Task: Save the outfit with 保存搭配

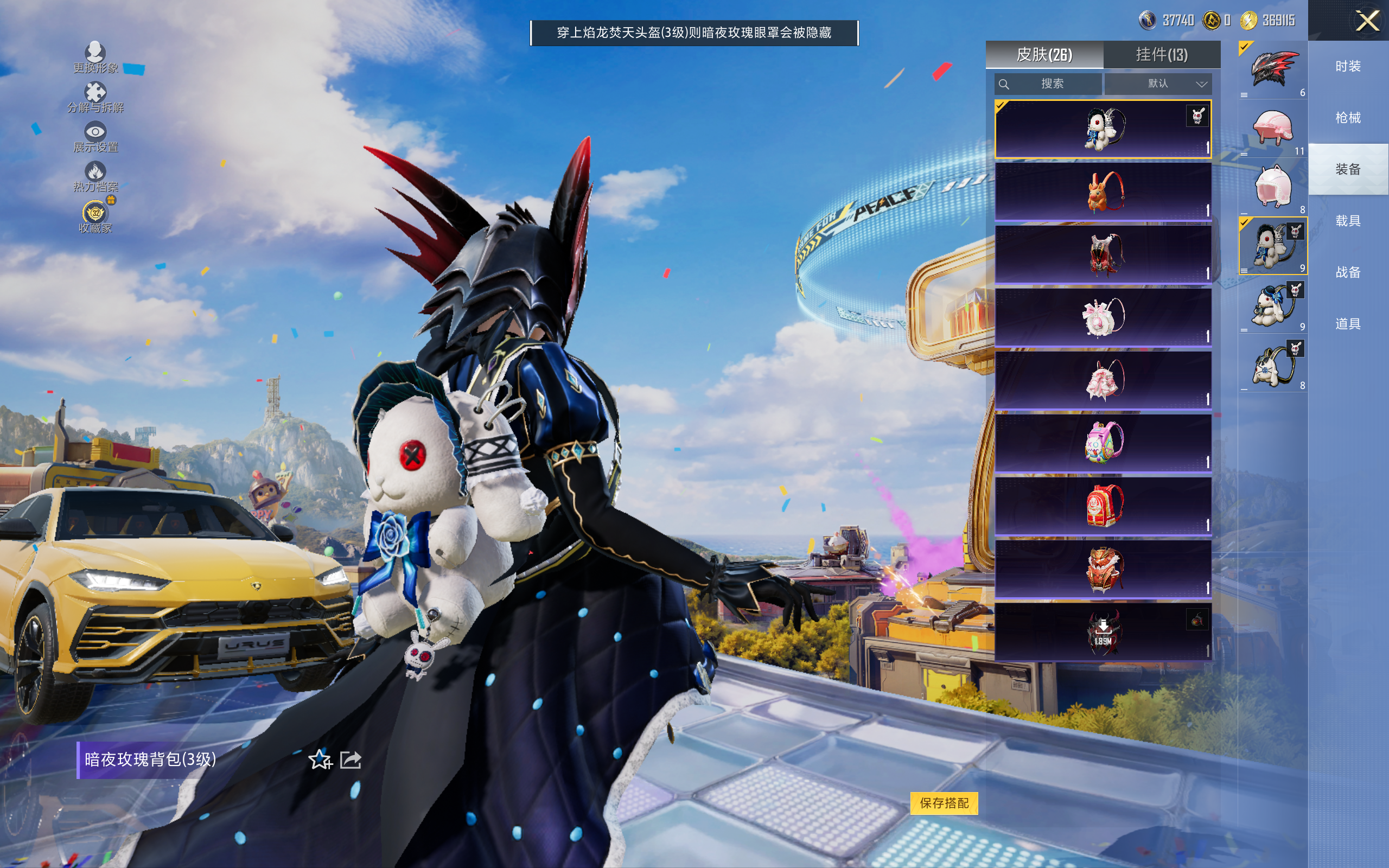Action: pos(944,802)
